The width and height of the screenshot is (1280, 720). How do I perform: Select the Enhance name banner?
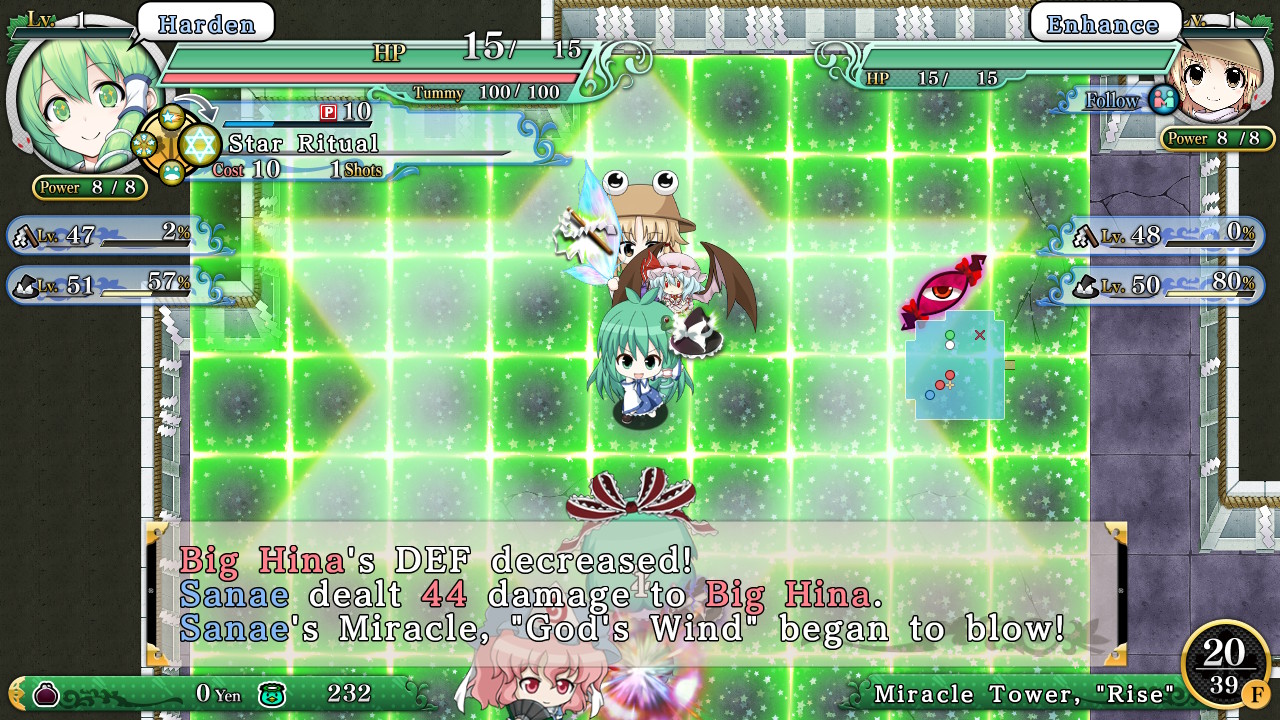point(1104,24)
